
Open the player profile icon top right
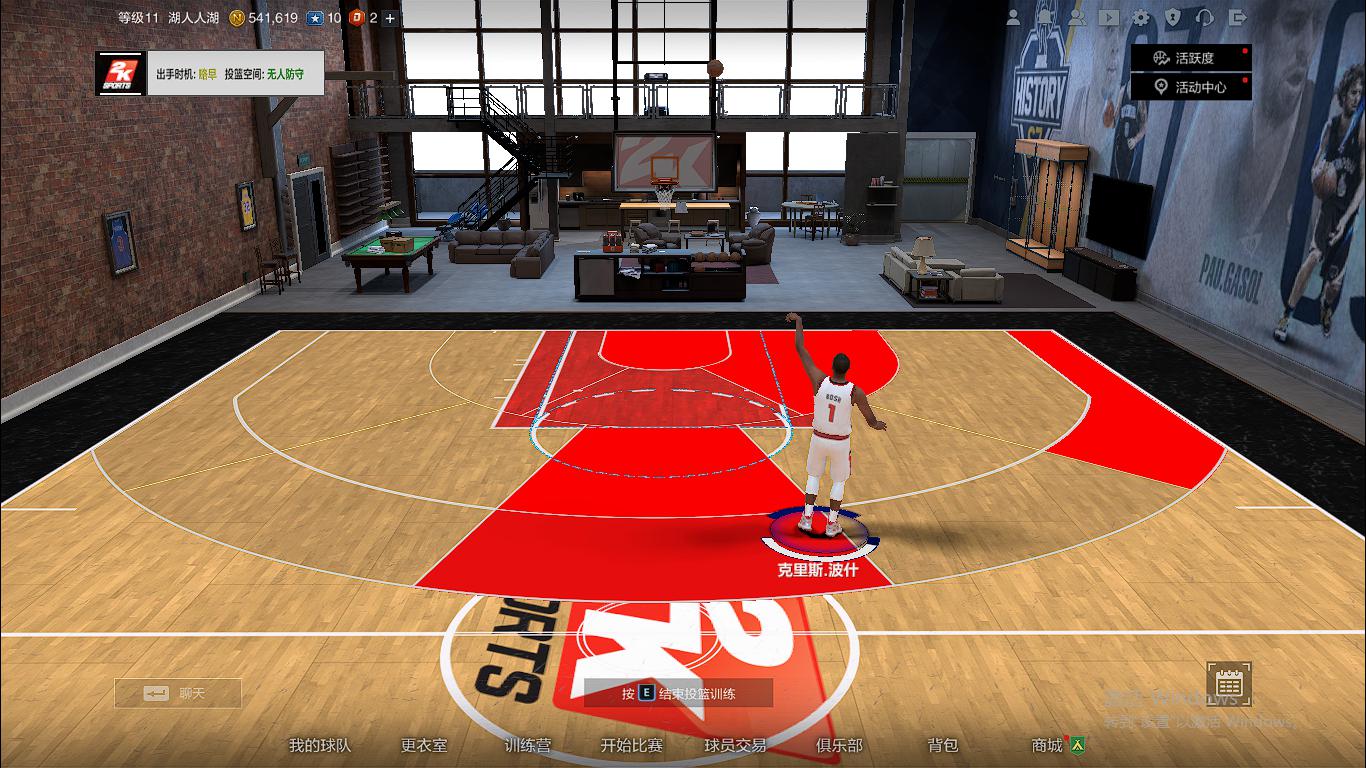pos(1013,17)
